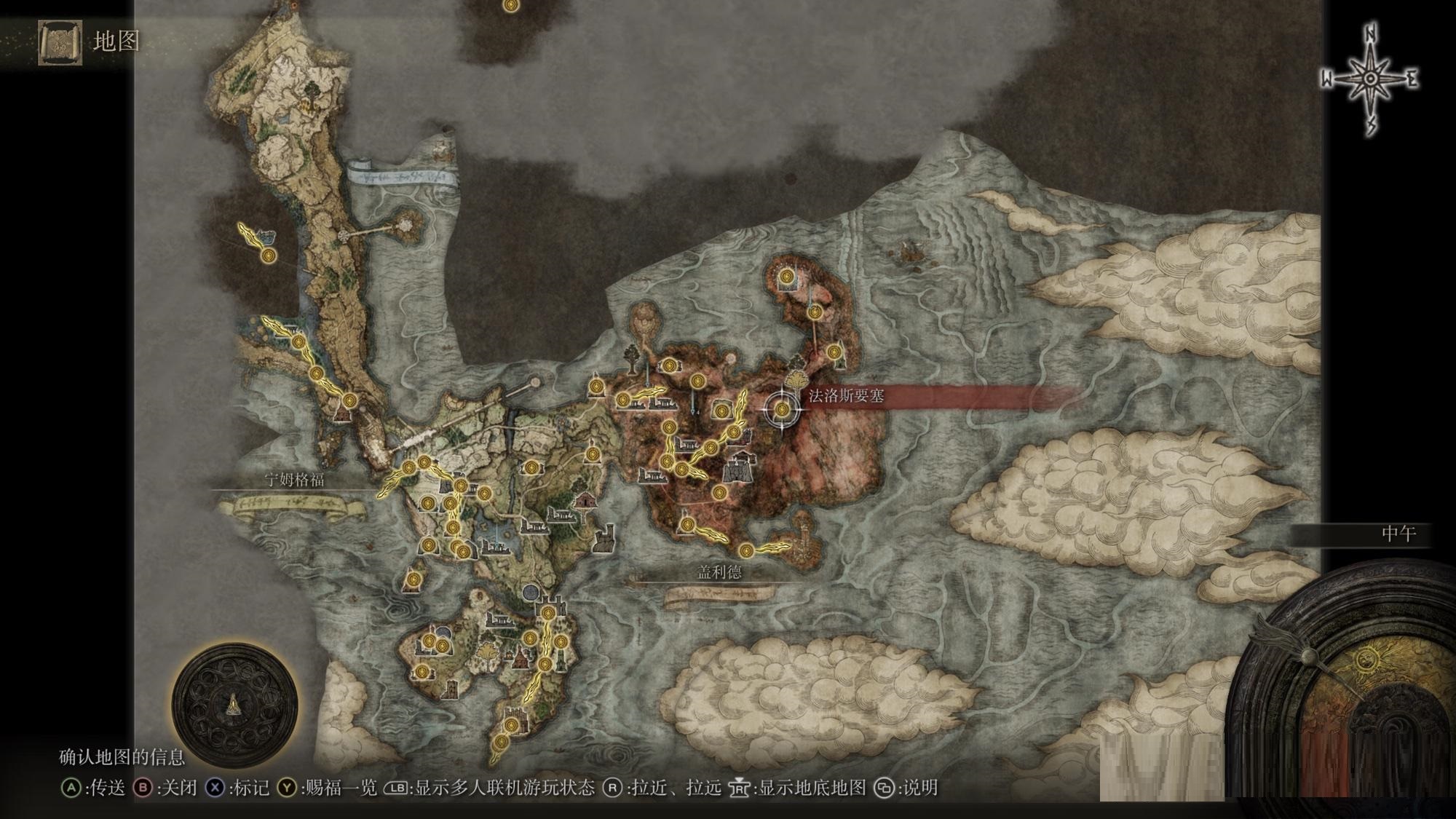
Task: Select the southernmost grace marker on the peninsula
Action: pos(501,743)
